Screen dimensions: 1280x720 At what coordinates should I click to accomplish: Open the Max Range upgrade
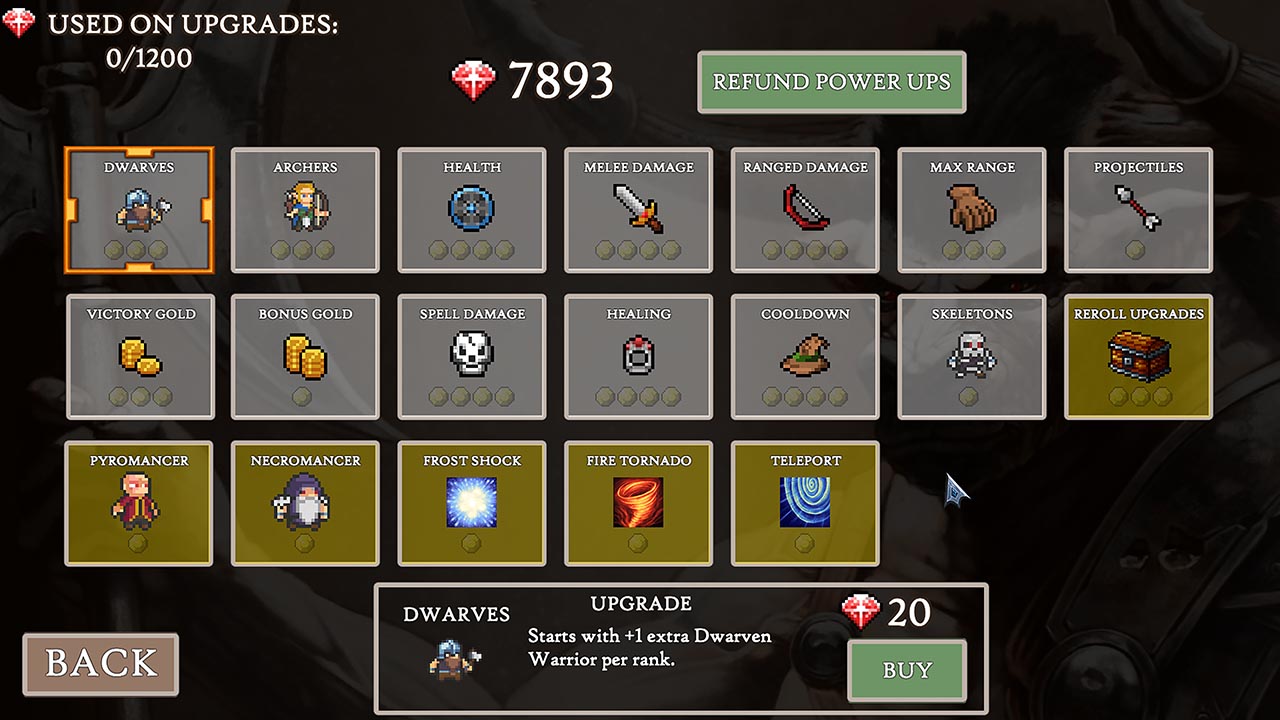click(971, 210)
